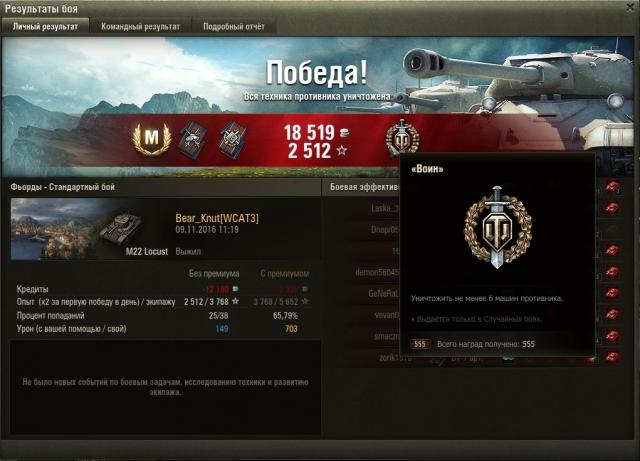
Task: Select the Личный результат tab
Action: pos(45,27)
